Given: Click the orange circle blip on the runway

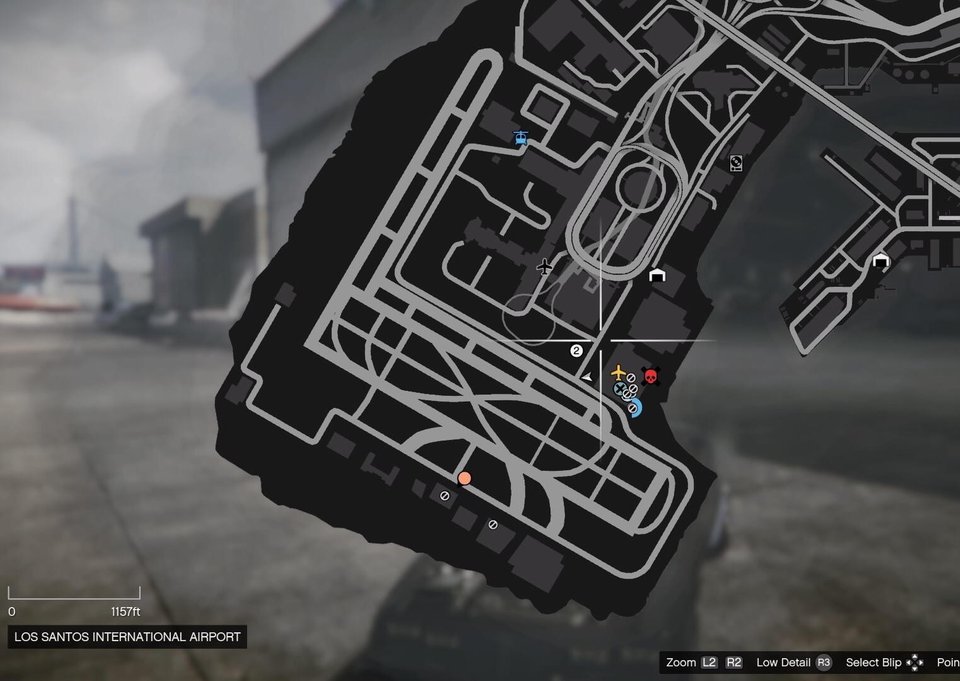Looking at the screenshot, I should 464,478.
